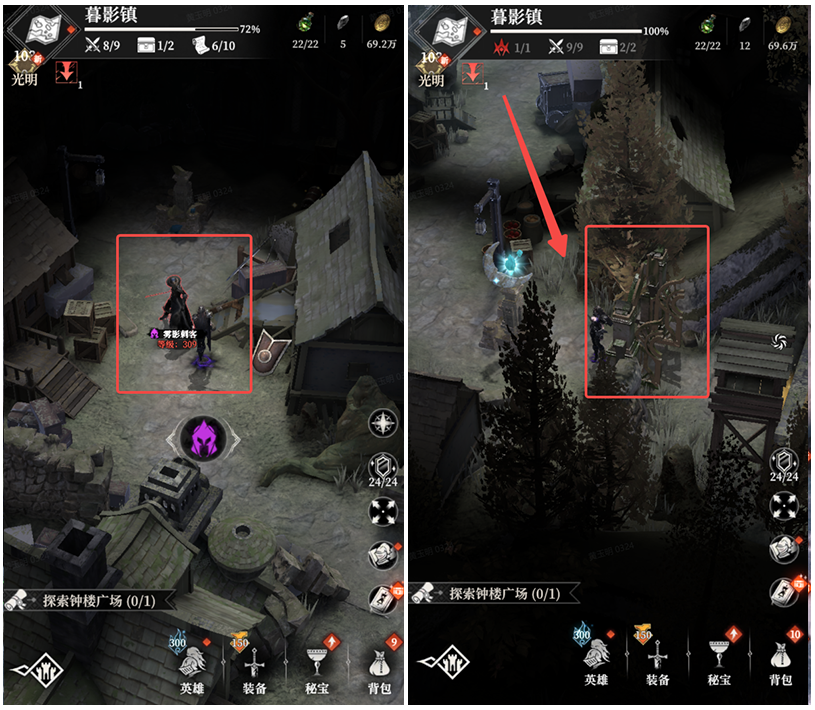Screen dimensions: 815x710
Task: Open the 装备 equipment menu in the right screenshot
Action: point(657,662)
